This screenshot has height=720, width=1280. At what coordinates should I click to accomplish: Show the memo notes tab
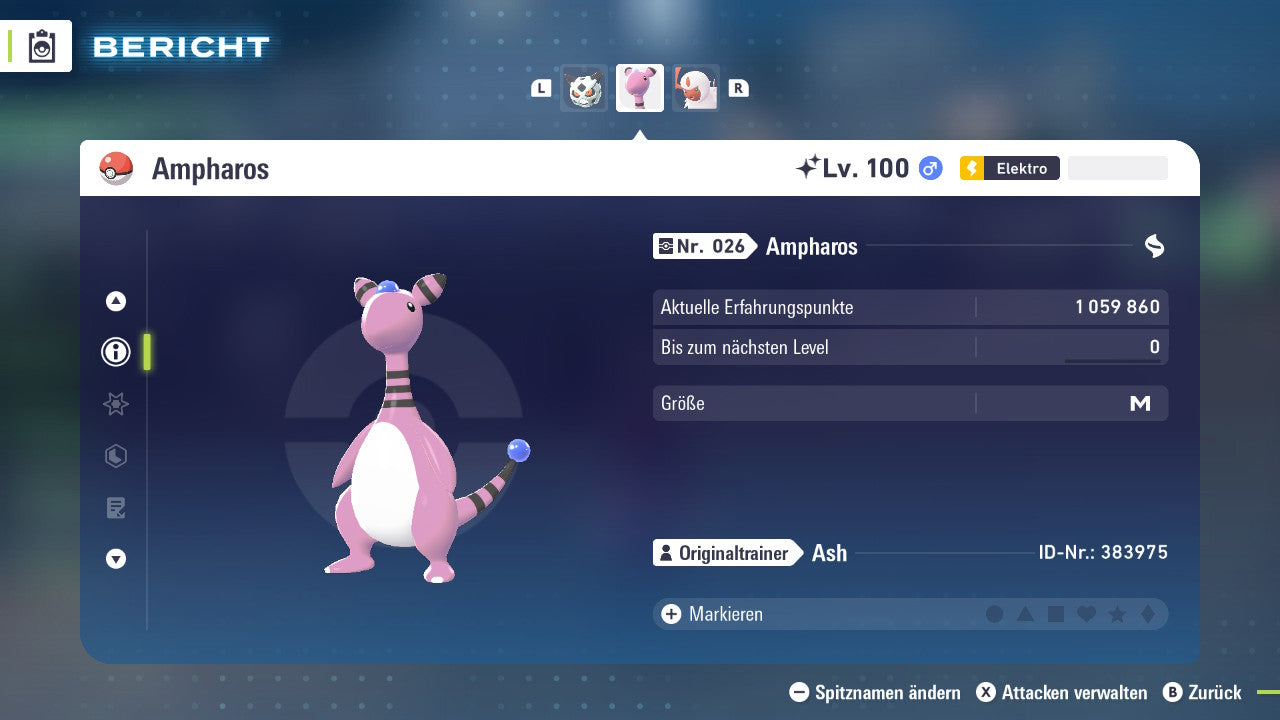pos(116,508)
